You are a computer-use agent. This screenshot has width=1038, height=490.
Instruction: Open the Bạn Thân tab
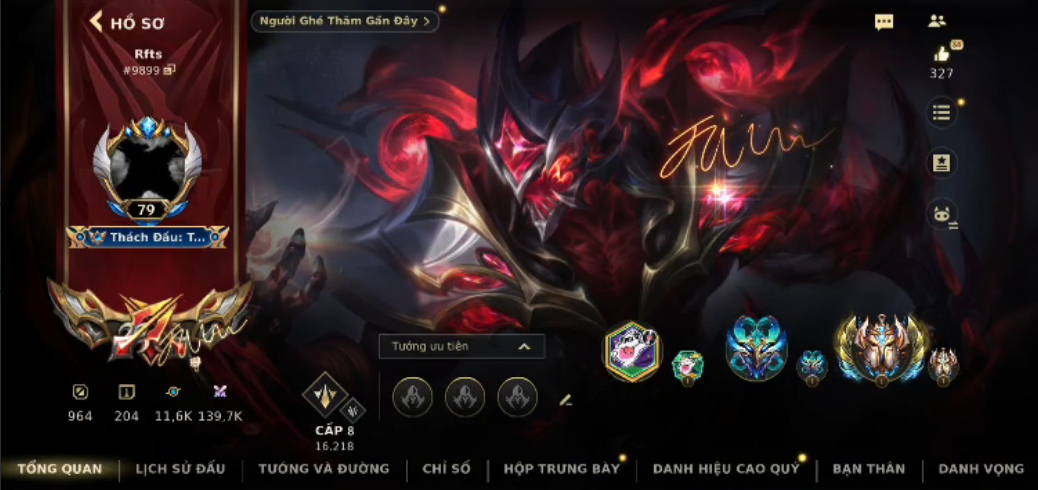[868, 469]
